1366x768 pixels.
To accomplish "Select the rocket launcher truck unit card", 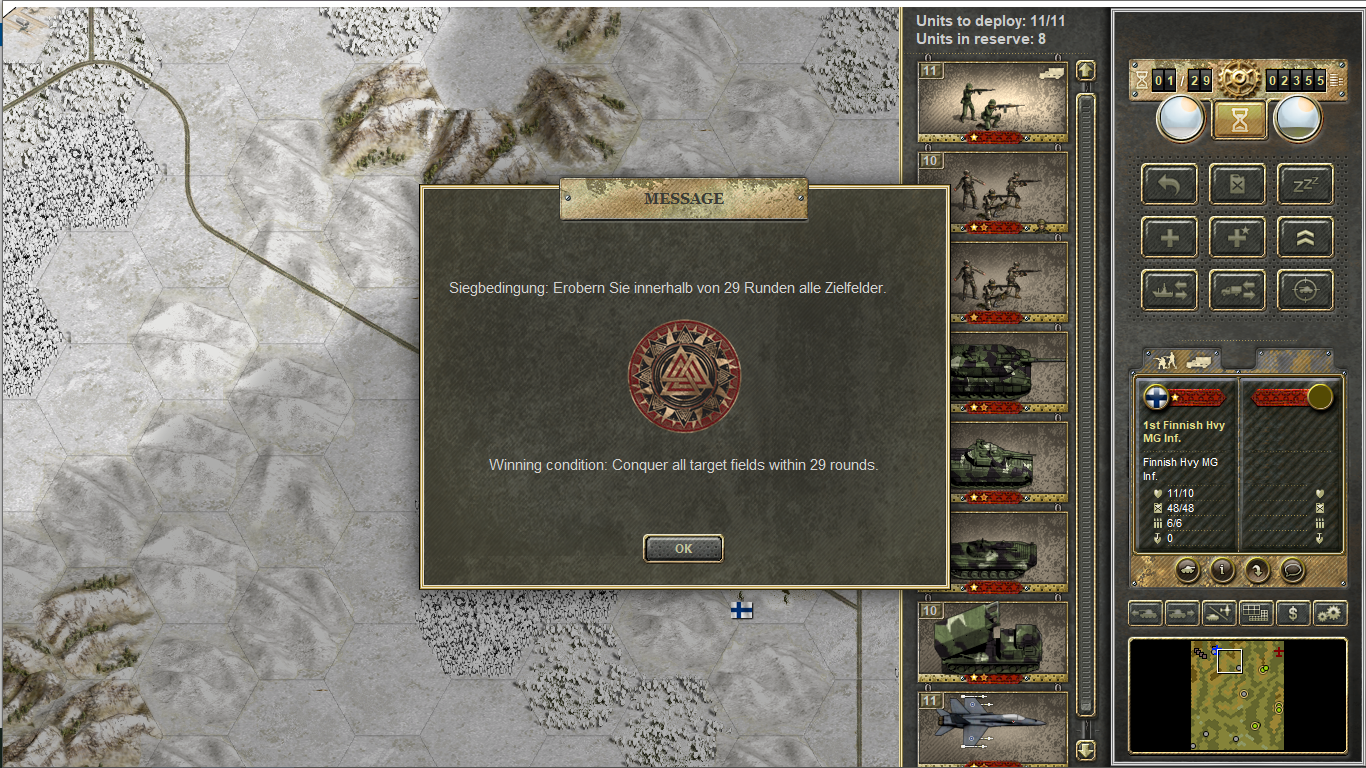I will tap(992, 639).
